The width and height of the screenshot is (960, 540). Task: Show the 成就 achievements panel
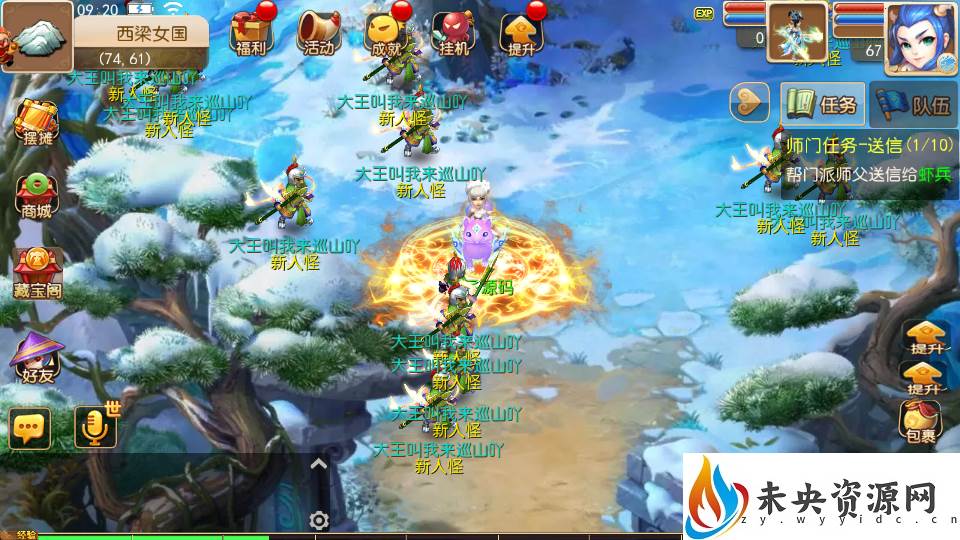point(386,34)
